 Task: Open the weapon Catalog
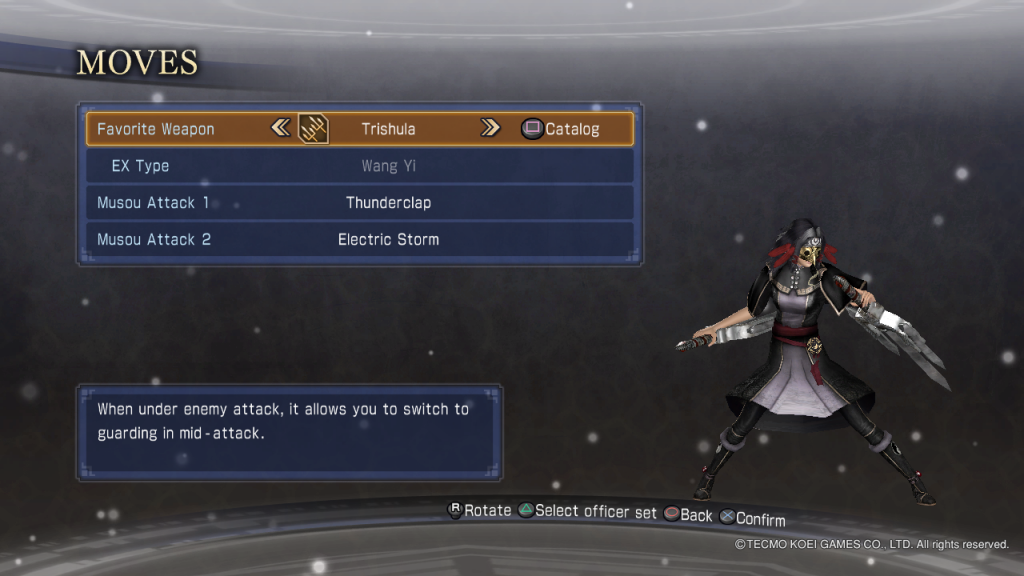[561, 129]
